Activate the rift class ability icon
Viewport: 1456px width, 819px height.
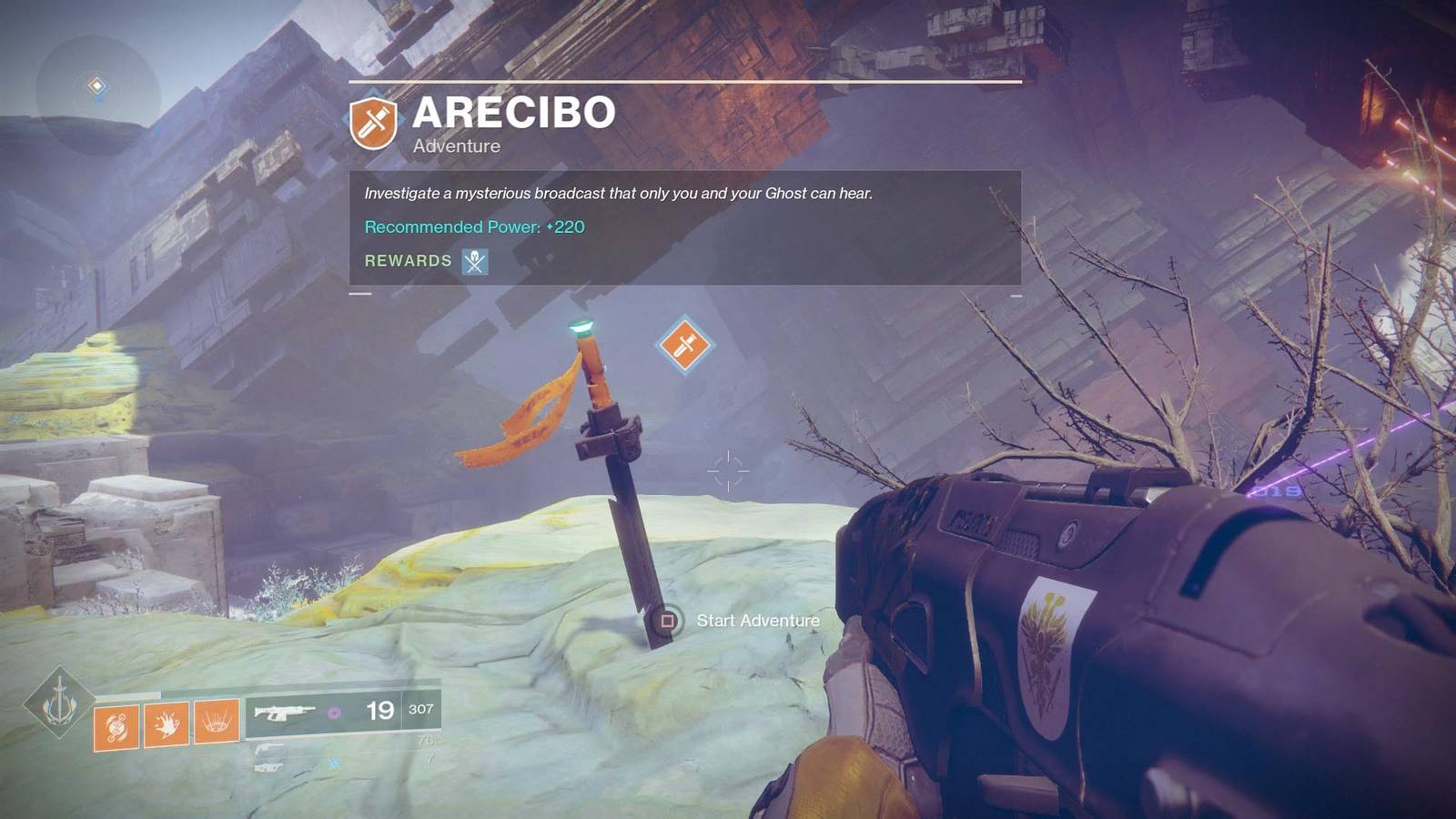pos(217,722)
